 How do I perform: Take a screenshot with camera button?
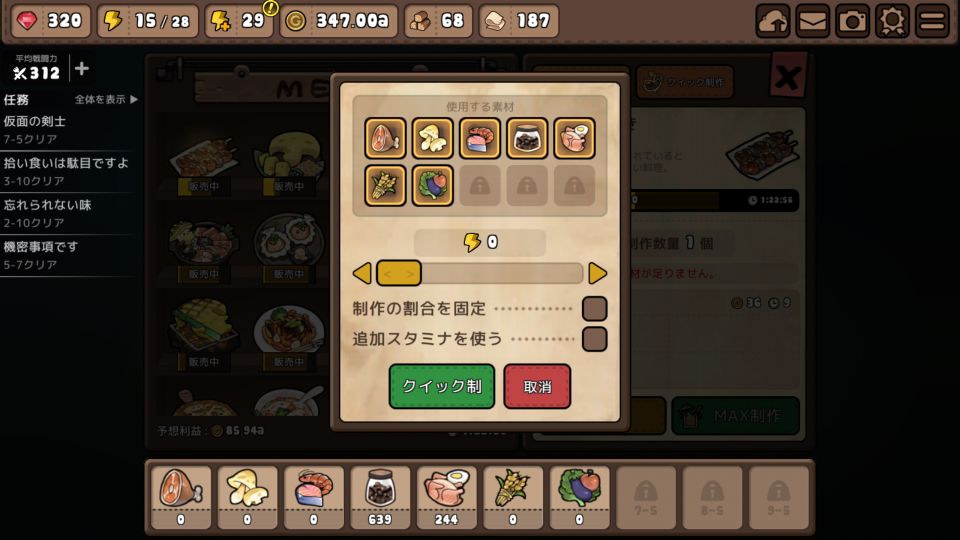852,20
